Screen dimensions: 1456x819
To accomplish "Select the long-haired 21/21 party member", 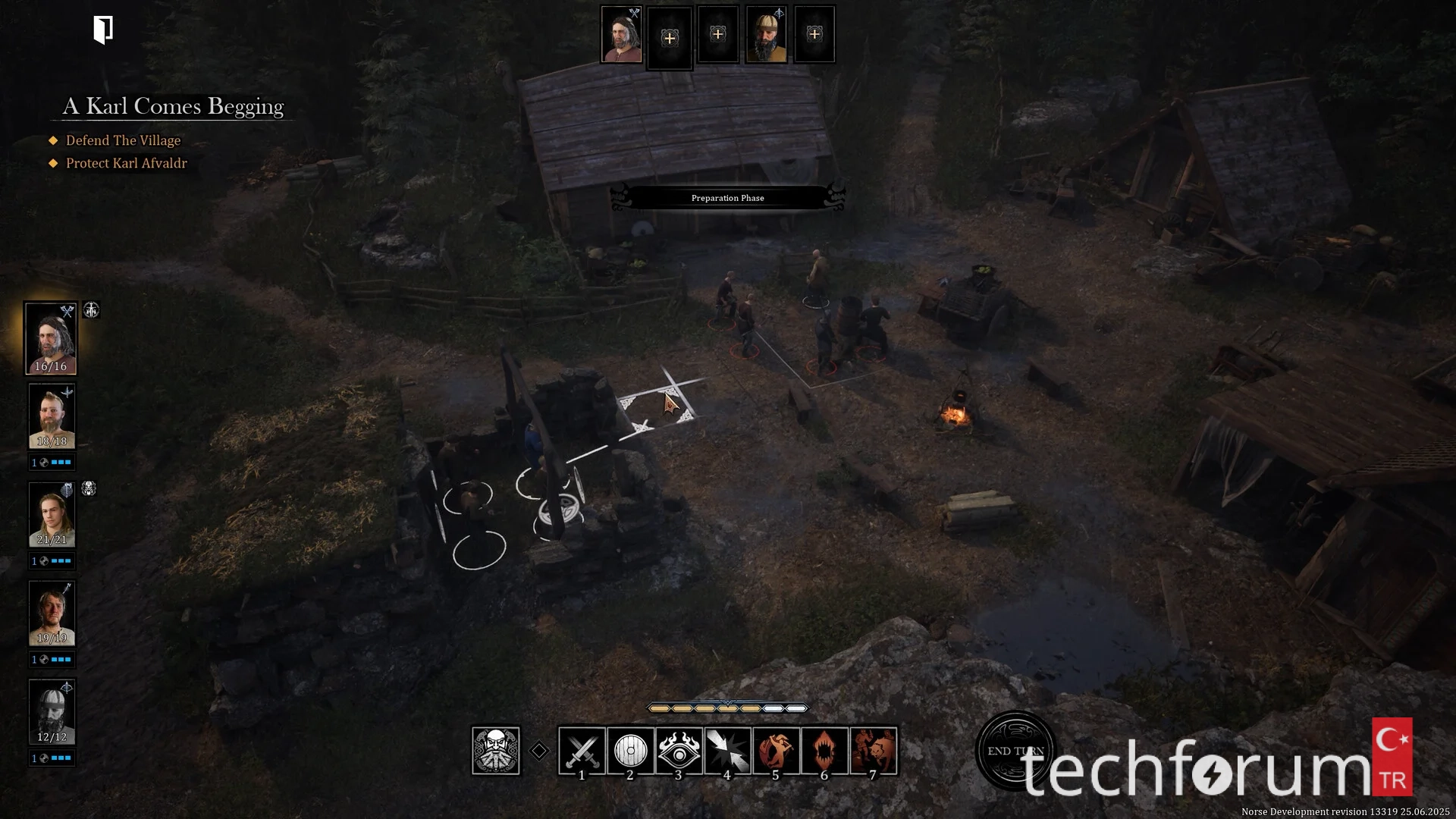I will [52, 515].
